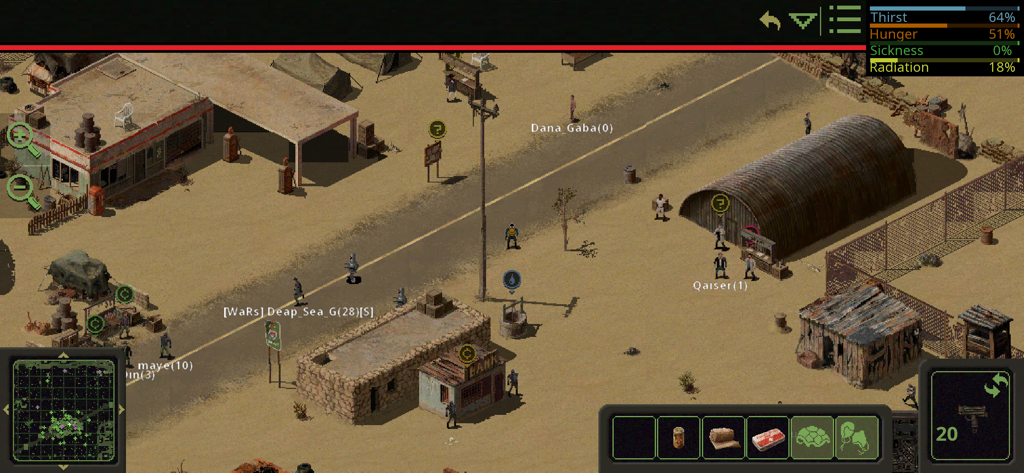This screenshot has width=1024, height=473.
Task: Toggle the turtle slow-walk mode
Action: [813, 438]
